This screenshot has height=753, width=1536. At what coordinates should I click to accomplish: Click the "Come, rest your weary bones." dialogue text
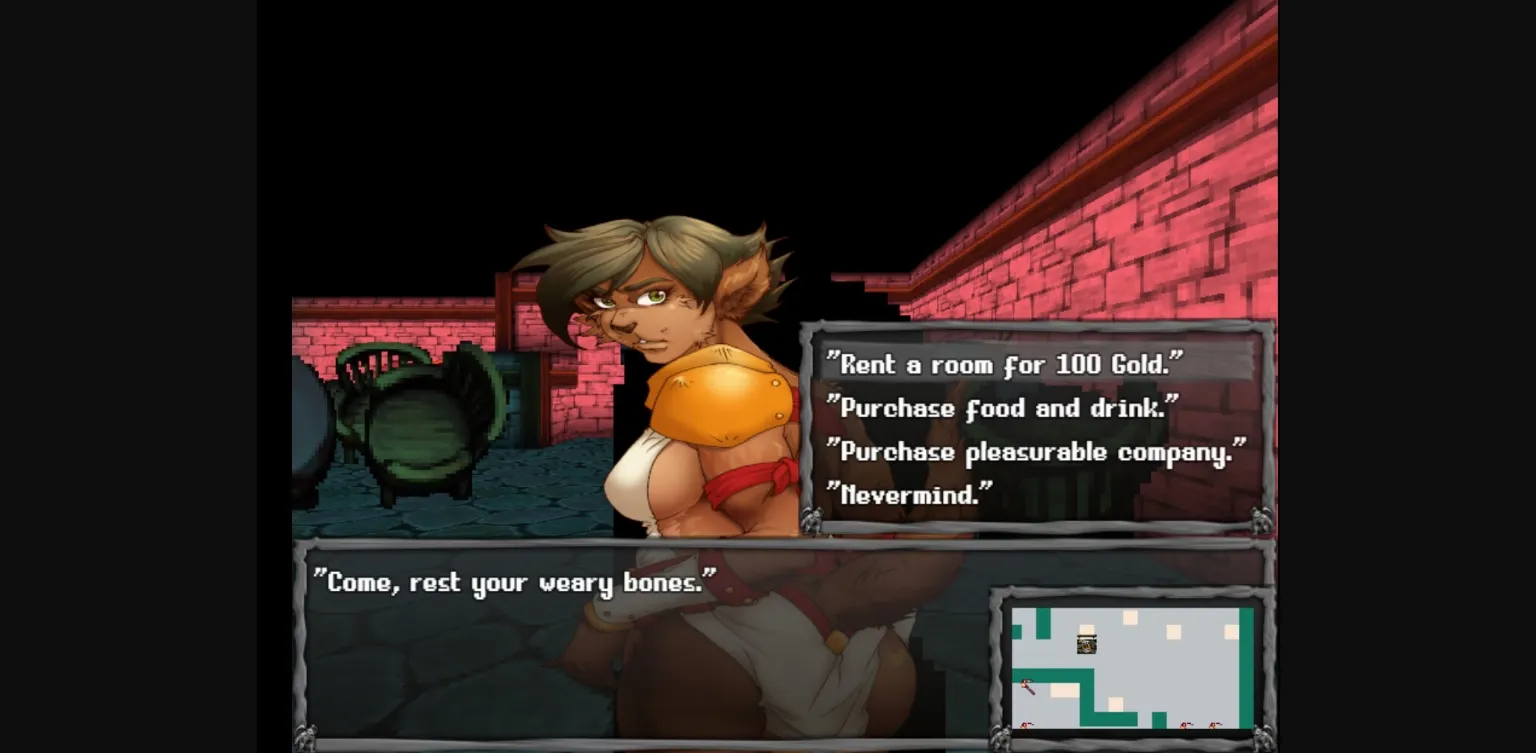coord(520,582)
